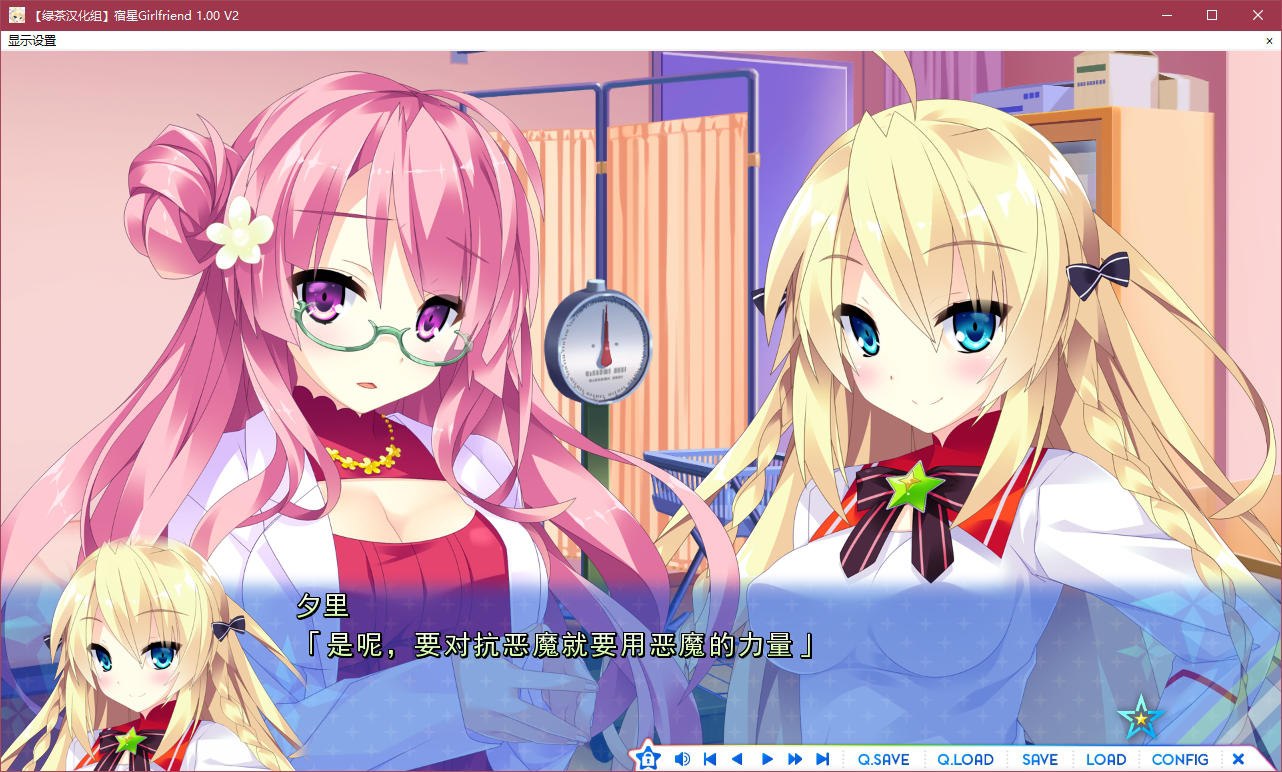Click the star icon in the bottom-right corner
Viewport: 1282px width, 772px height.
pos(1141,716)
